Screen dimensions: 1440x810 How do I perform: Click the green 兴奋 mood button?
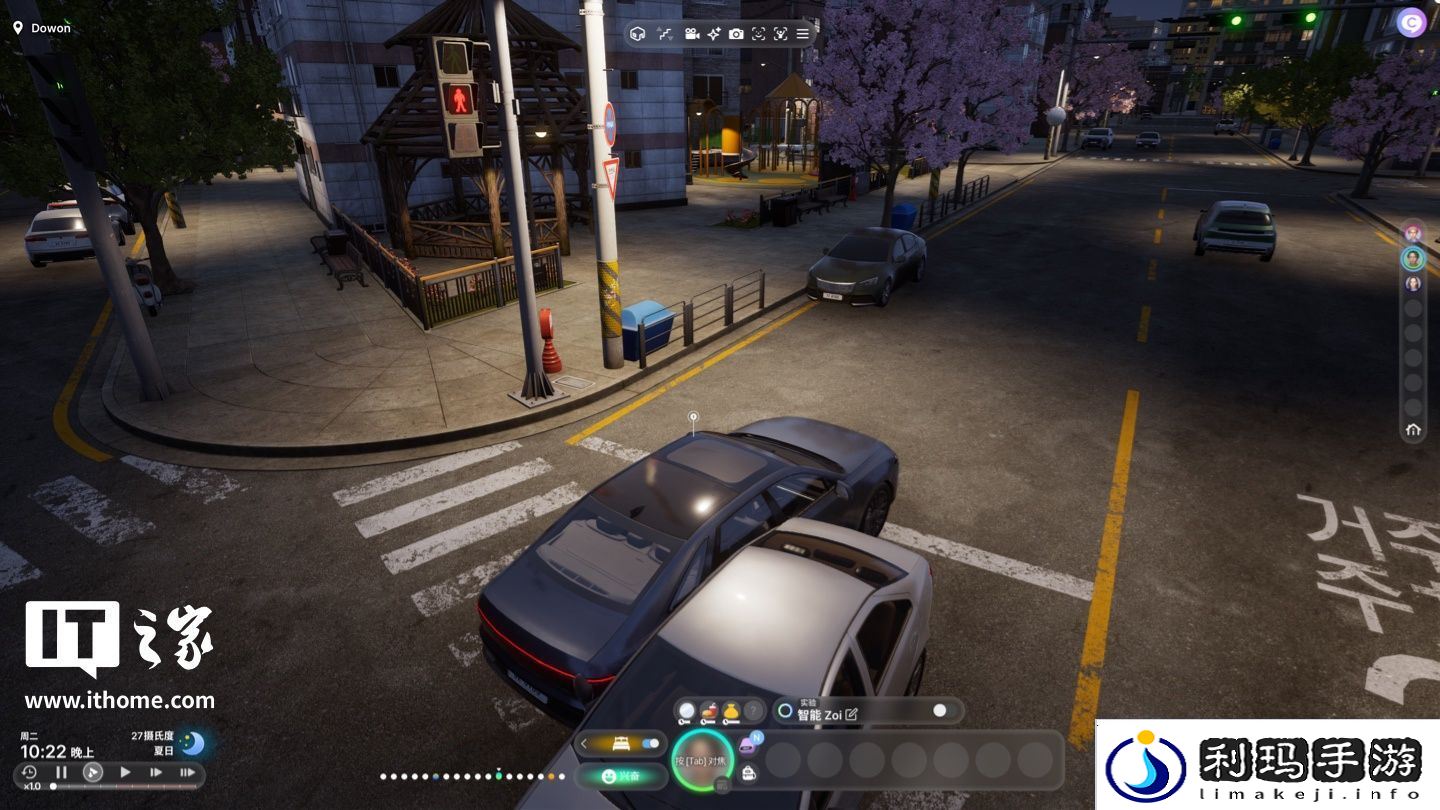point(622,775)
